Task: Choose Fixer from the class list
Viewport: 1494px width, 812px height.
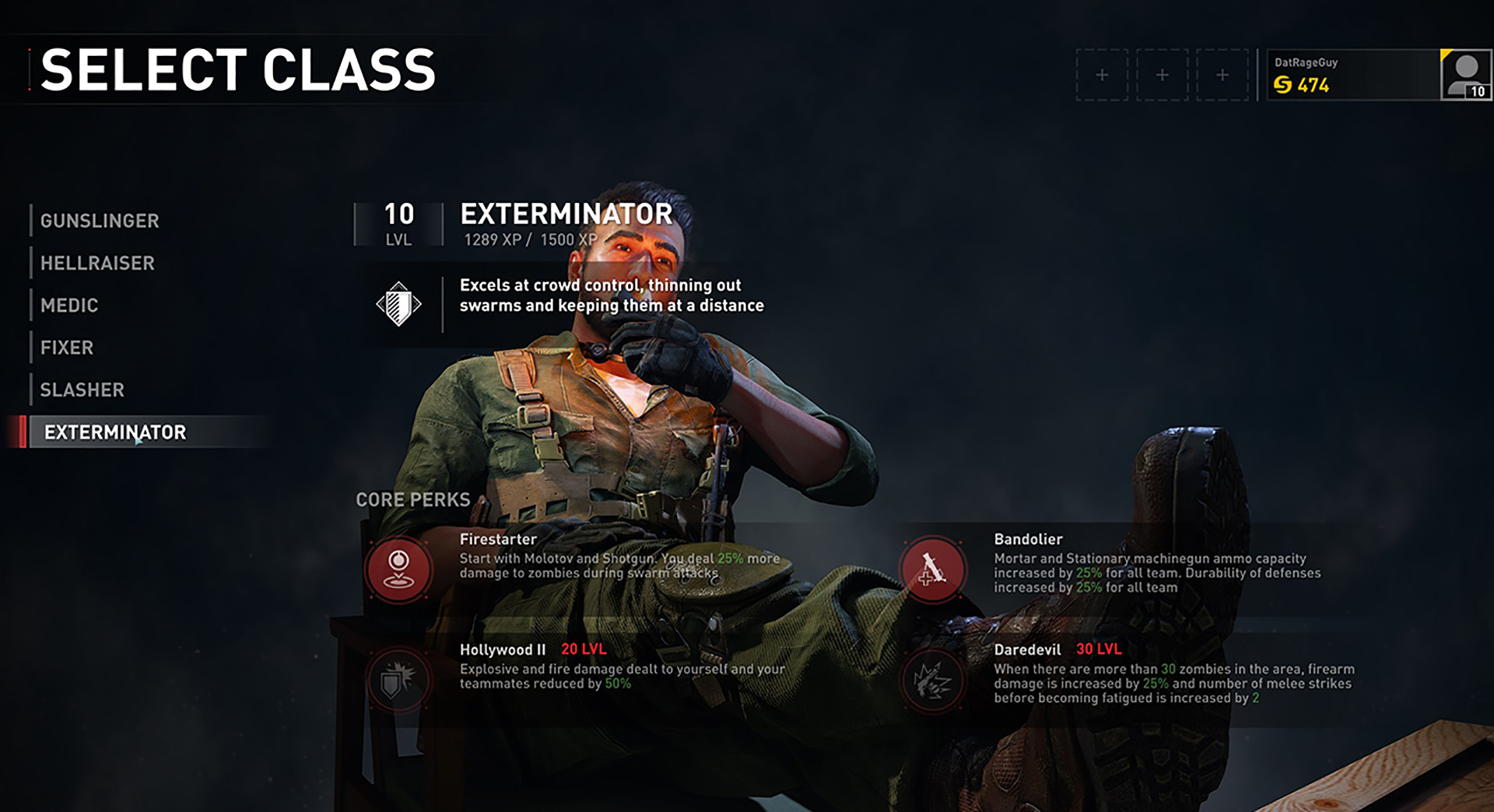Action: 66,348
